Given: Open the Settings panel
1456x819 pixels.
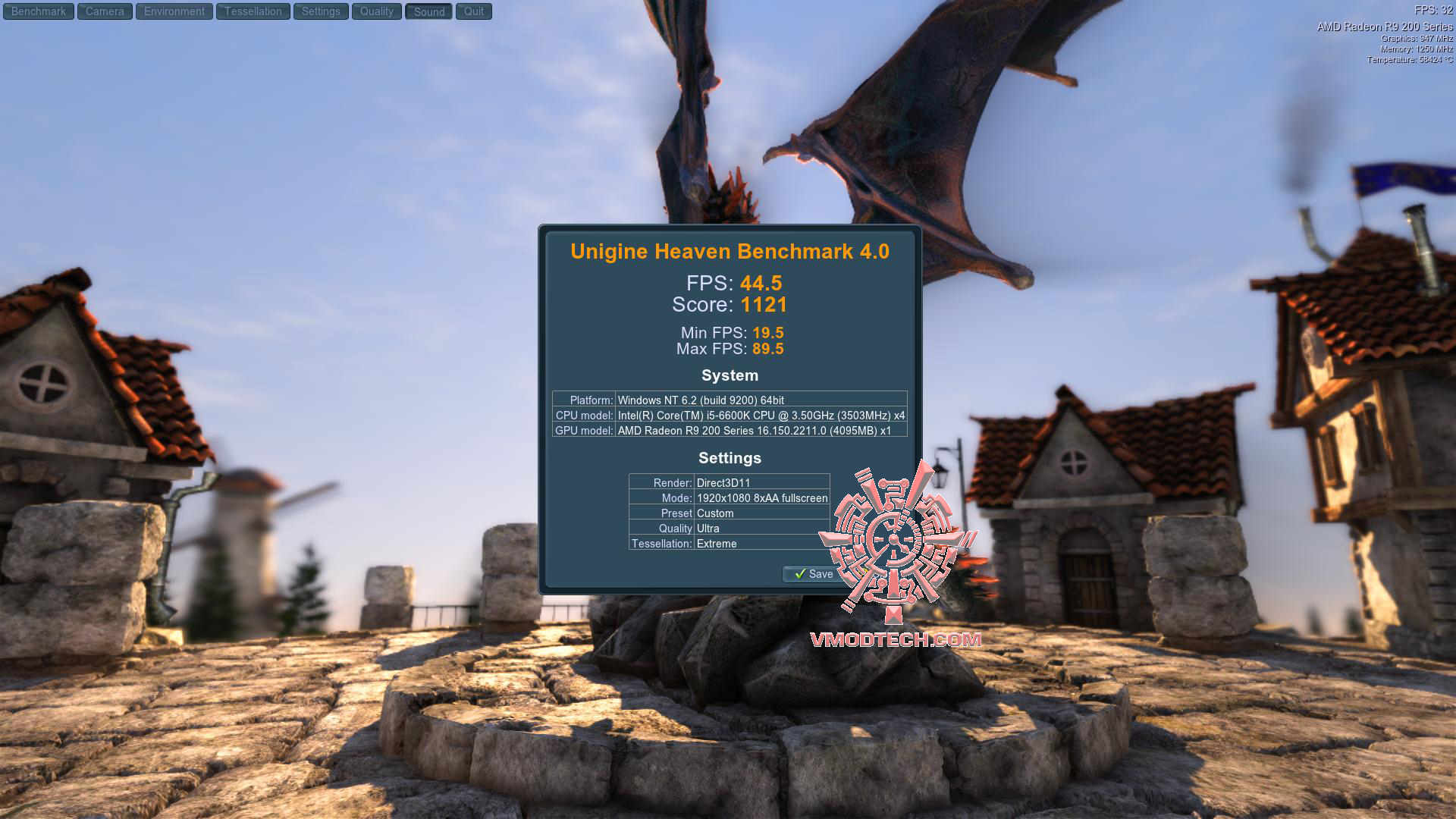Looking at the screenshot, I should [x=321, y=11].
